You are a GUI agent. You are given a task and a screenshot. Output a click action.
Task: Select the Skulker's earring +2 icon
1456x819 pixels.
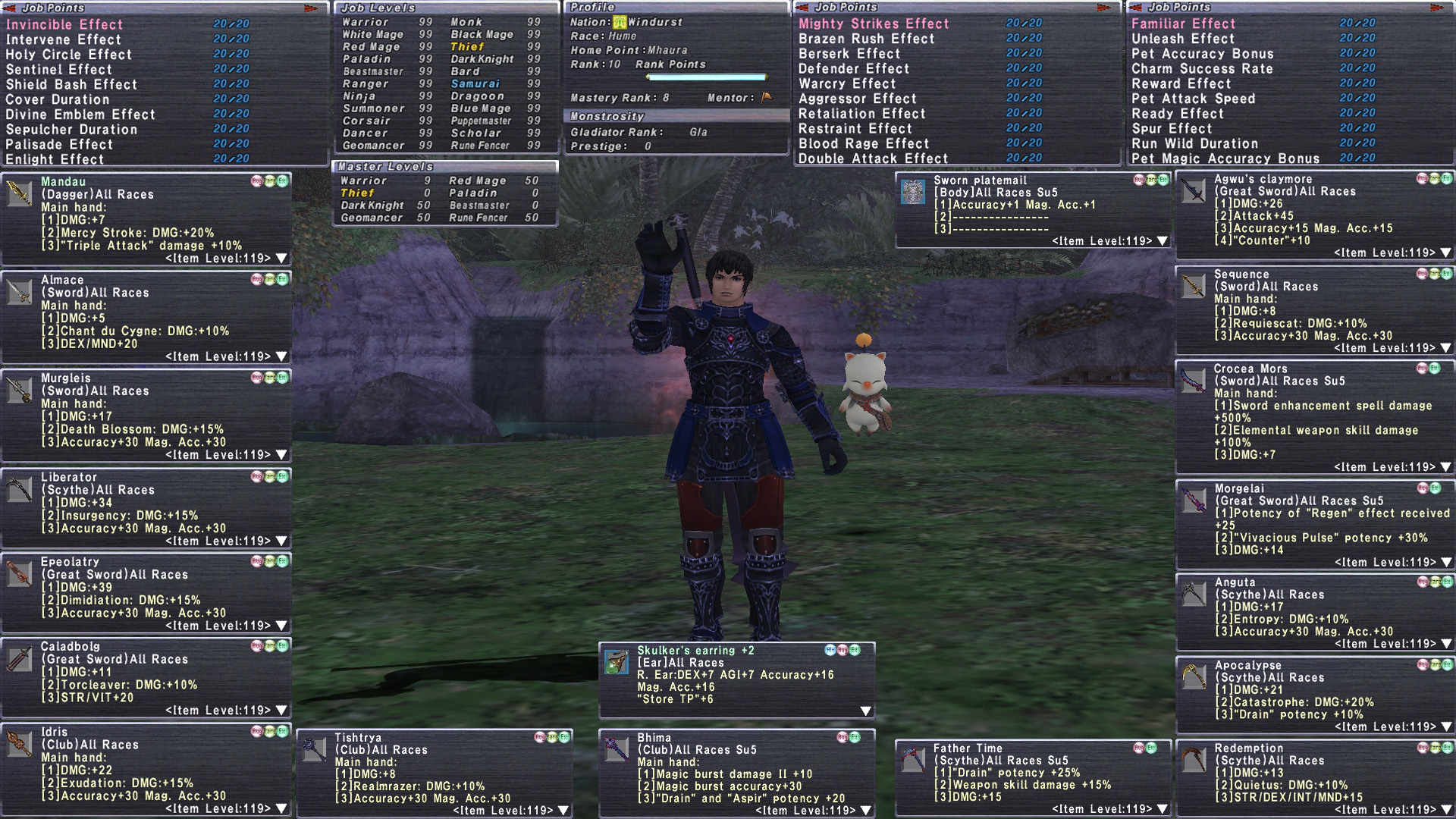click(616, 662)
